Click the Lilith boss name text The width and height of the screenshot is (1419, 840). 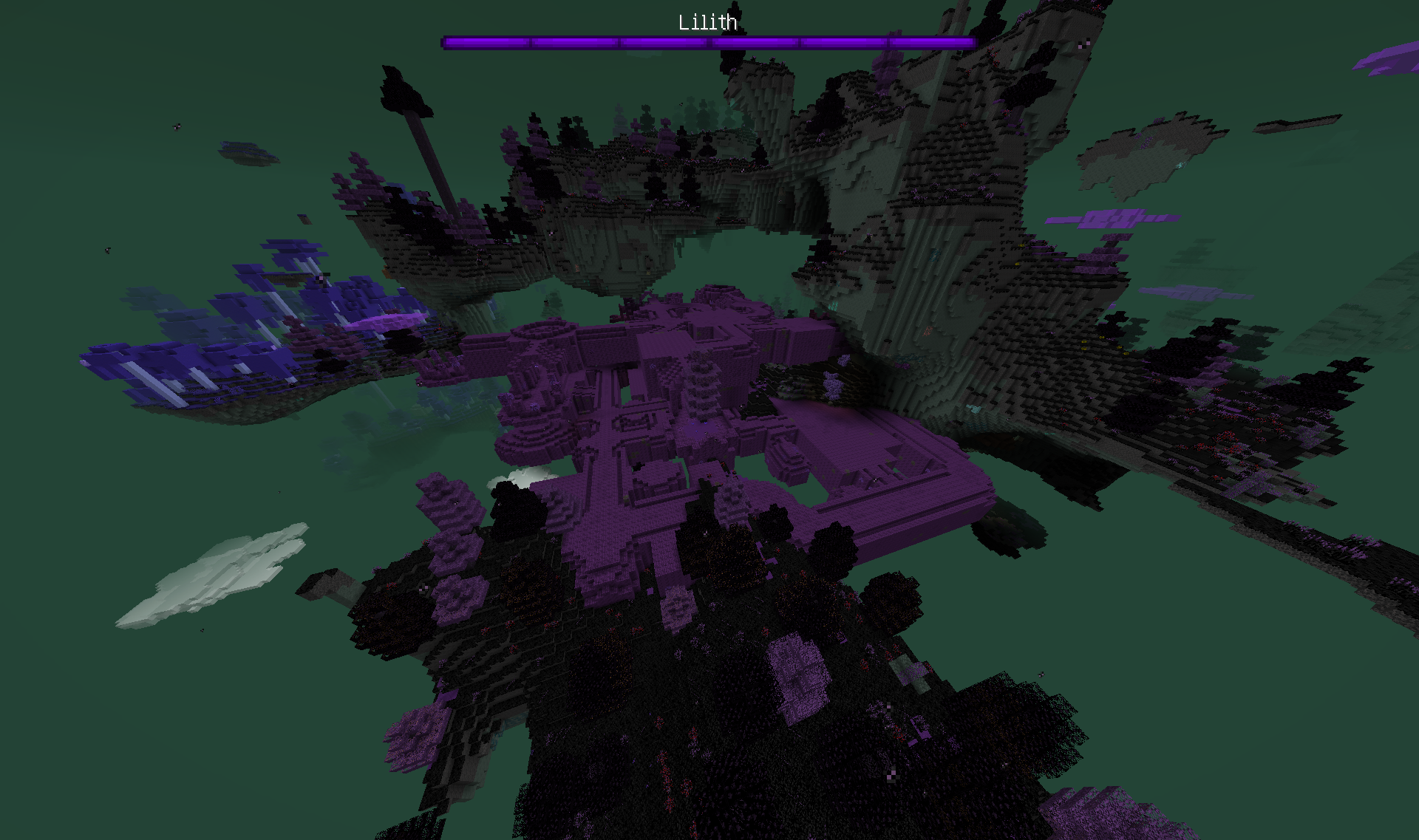pos(707,23)
